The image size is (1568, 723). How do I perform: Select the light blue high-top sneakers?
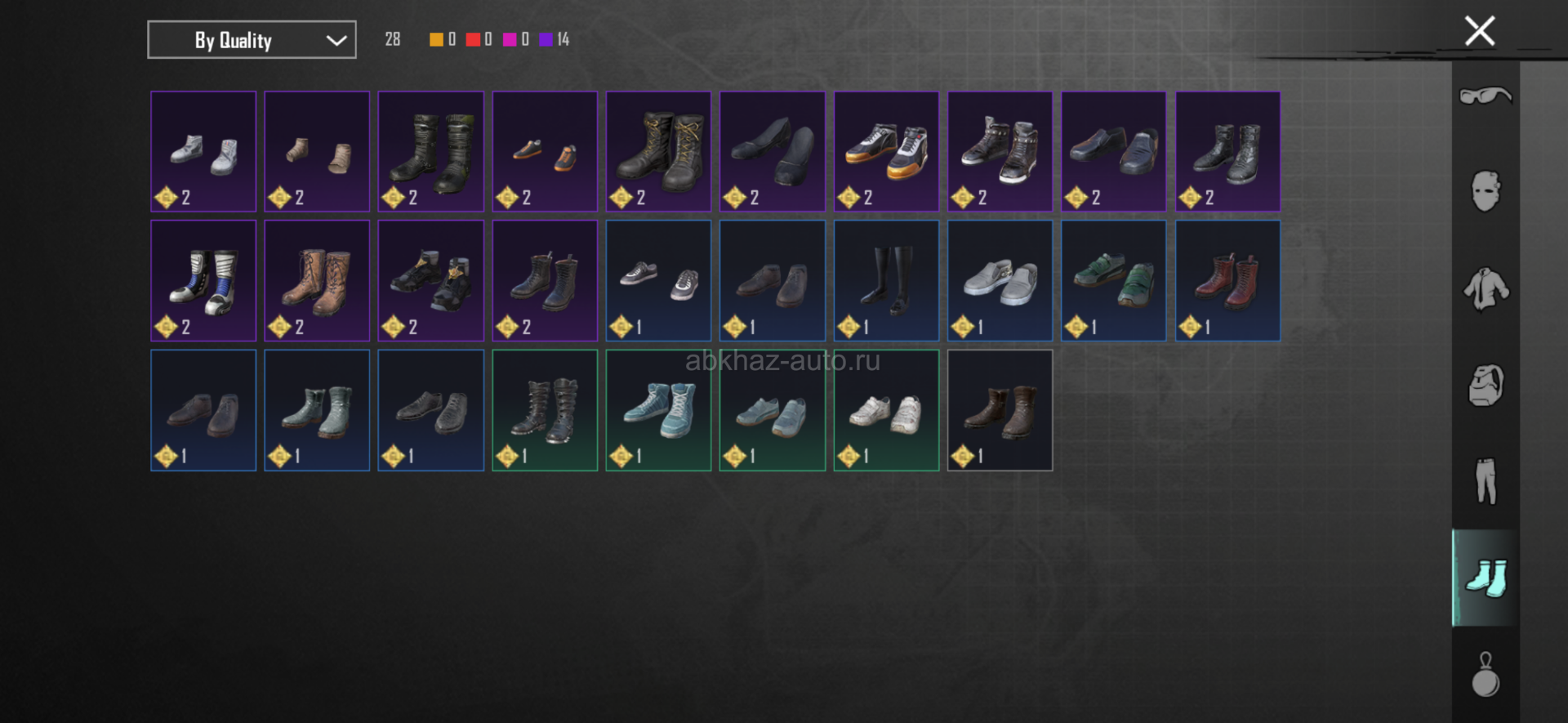click(x=658, y=410)
